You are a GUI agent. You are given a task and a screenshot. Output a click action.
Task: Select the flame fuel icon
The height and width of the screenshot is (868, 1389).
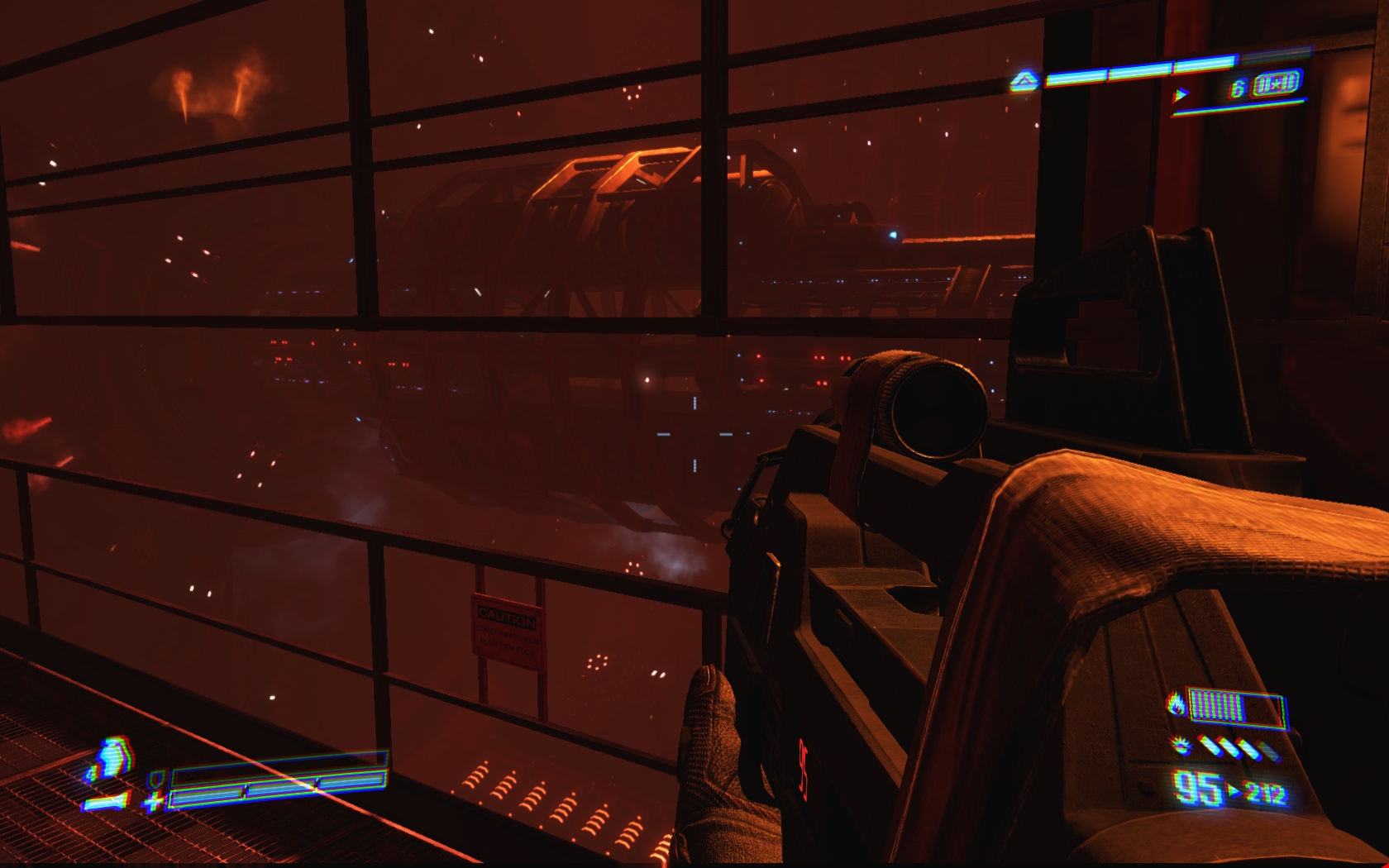(x=1175, y=704)
